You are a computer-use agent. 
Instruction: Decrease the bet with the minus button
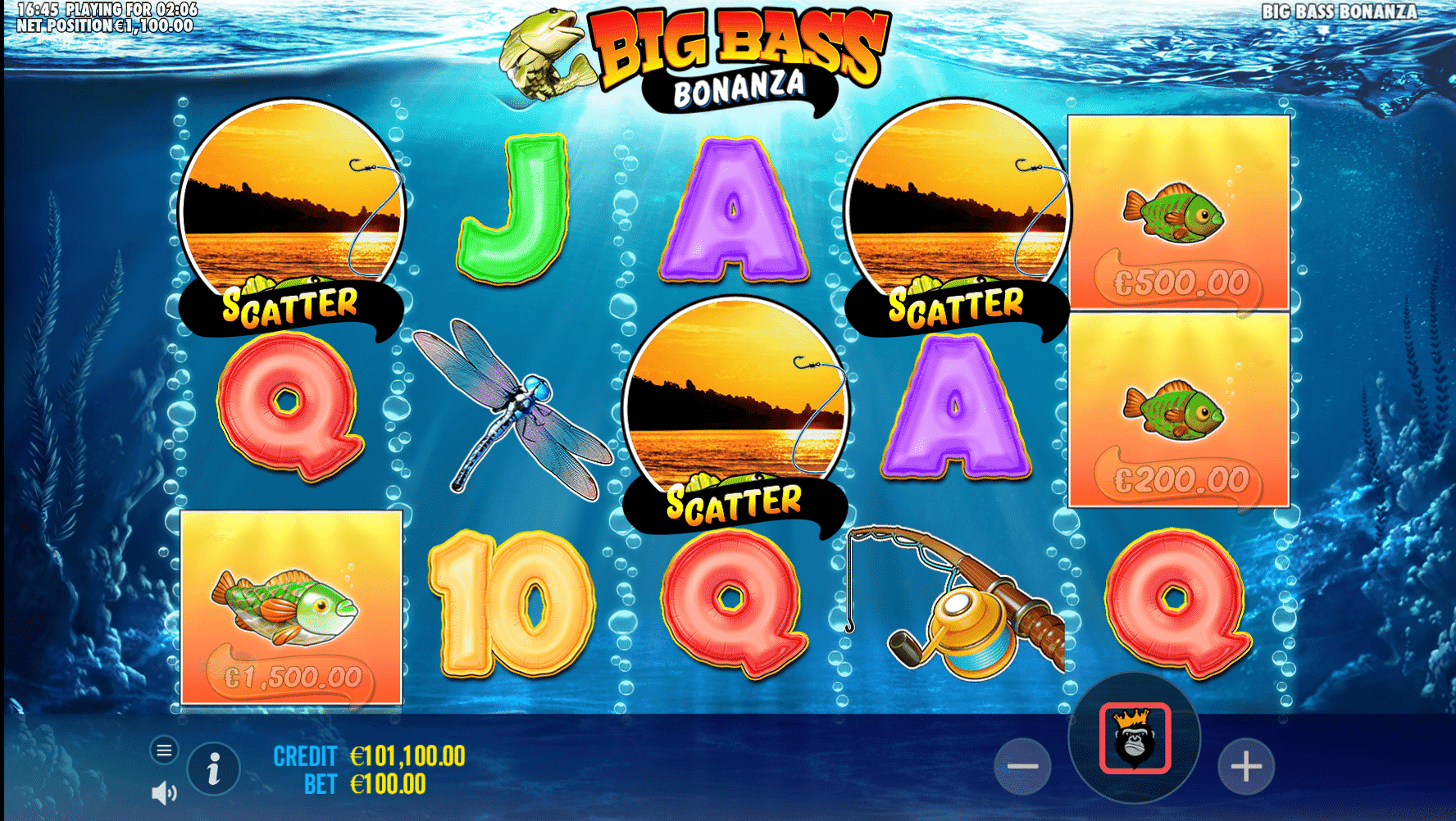coord(1024,767)
